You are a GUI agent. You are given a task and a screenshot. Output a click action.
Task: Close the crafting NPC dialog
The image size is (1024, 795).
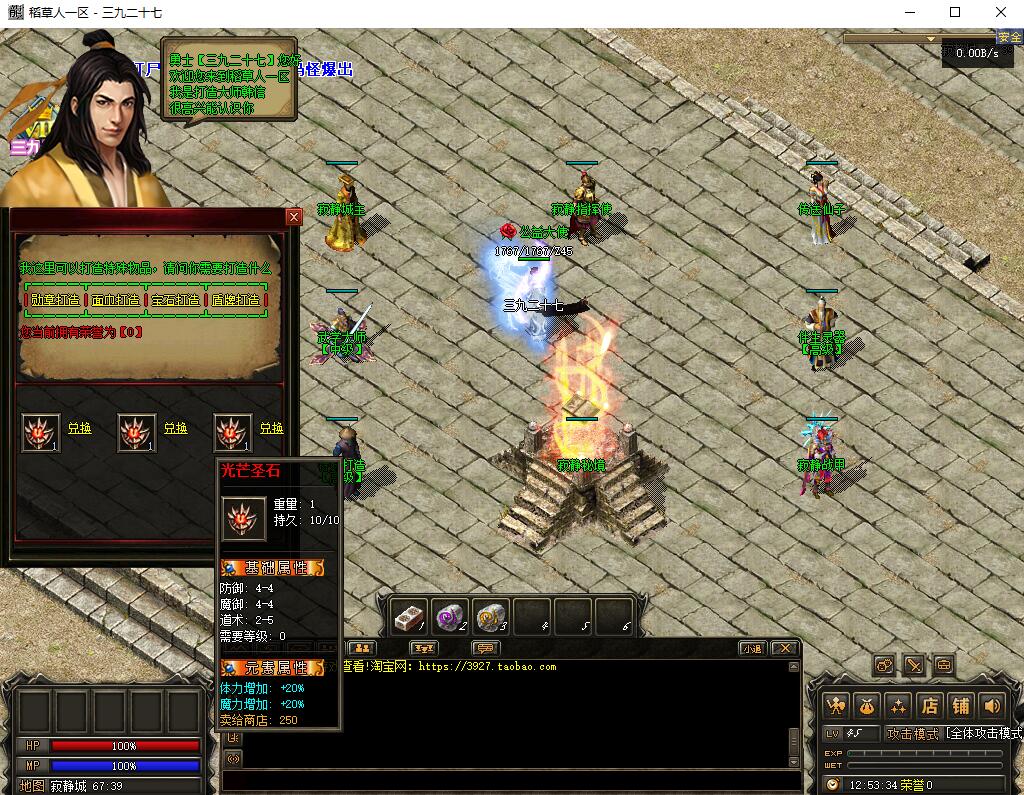click(293, 216)
